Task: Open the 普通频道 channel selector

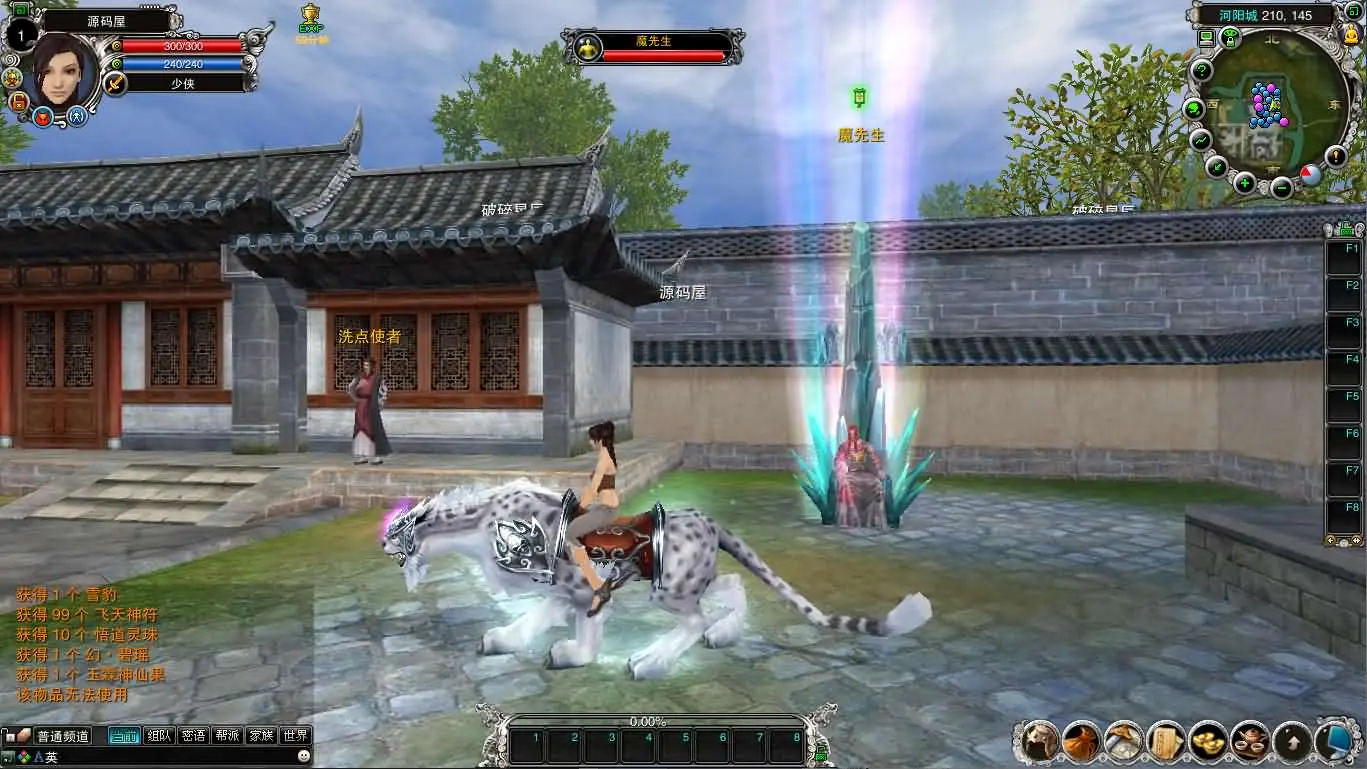Action: (x=62, y=736)
